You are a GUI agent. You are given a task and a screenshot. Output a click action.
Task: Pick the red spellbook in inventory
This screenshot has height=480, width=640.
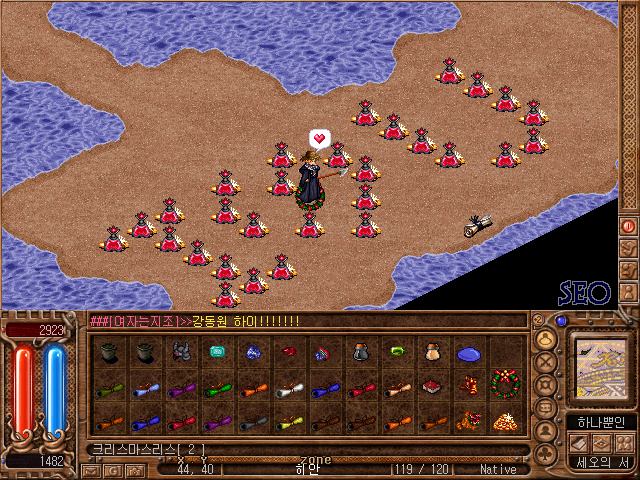[x=432, y=386]
